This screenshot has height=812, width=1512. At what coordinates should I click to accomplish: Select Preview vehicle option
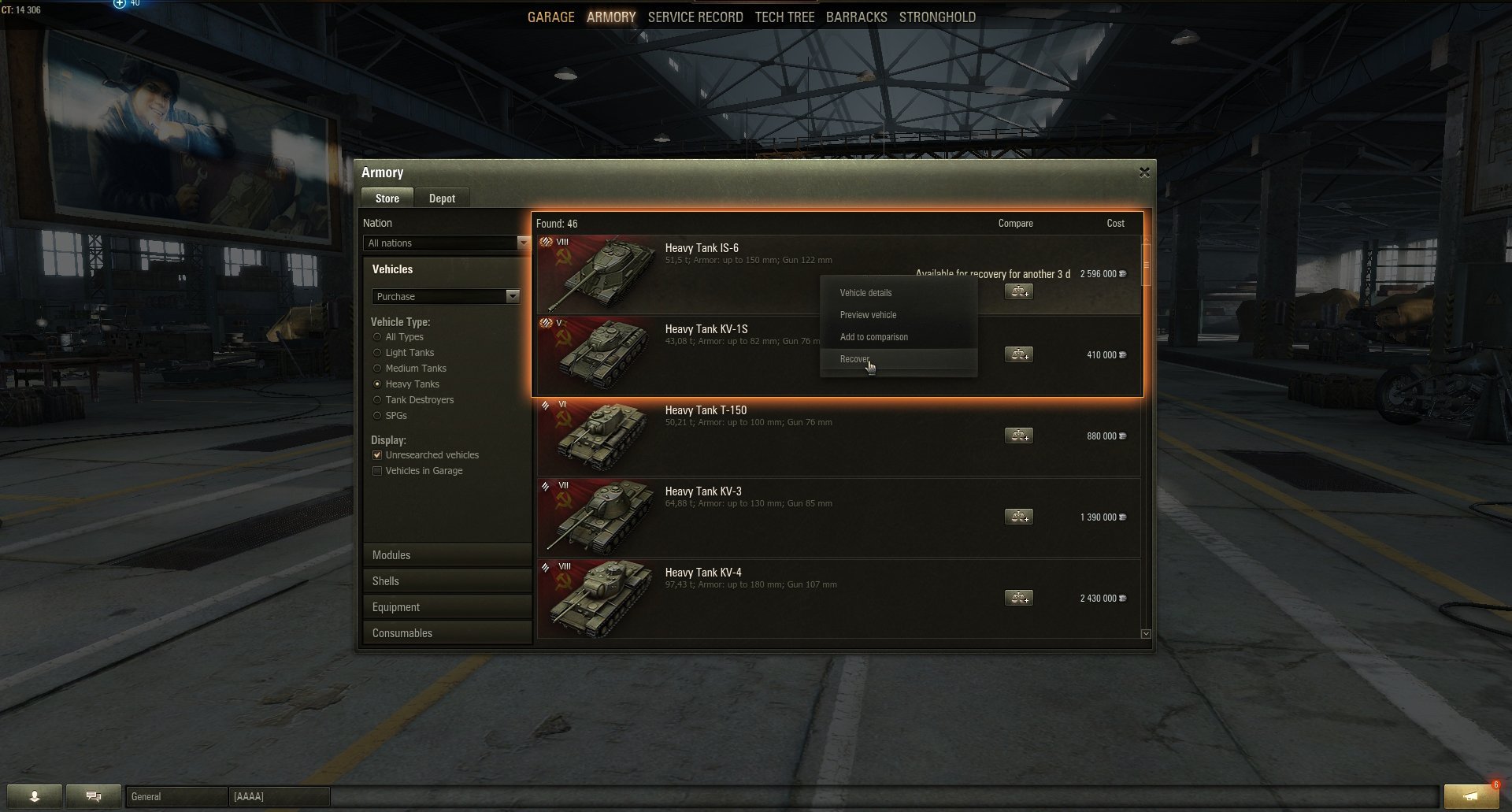click(x=868, y=315)
